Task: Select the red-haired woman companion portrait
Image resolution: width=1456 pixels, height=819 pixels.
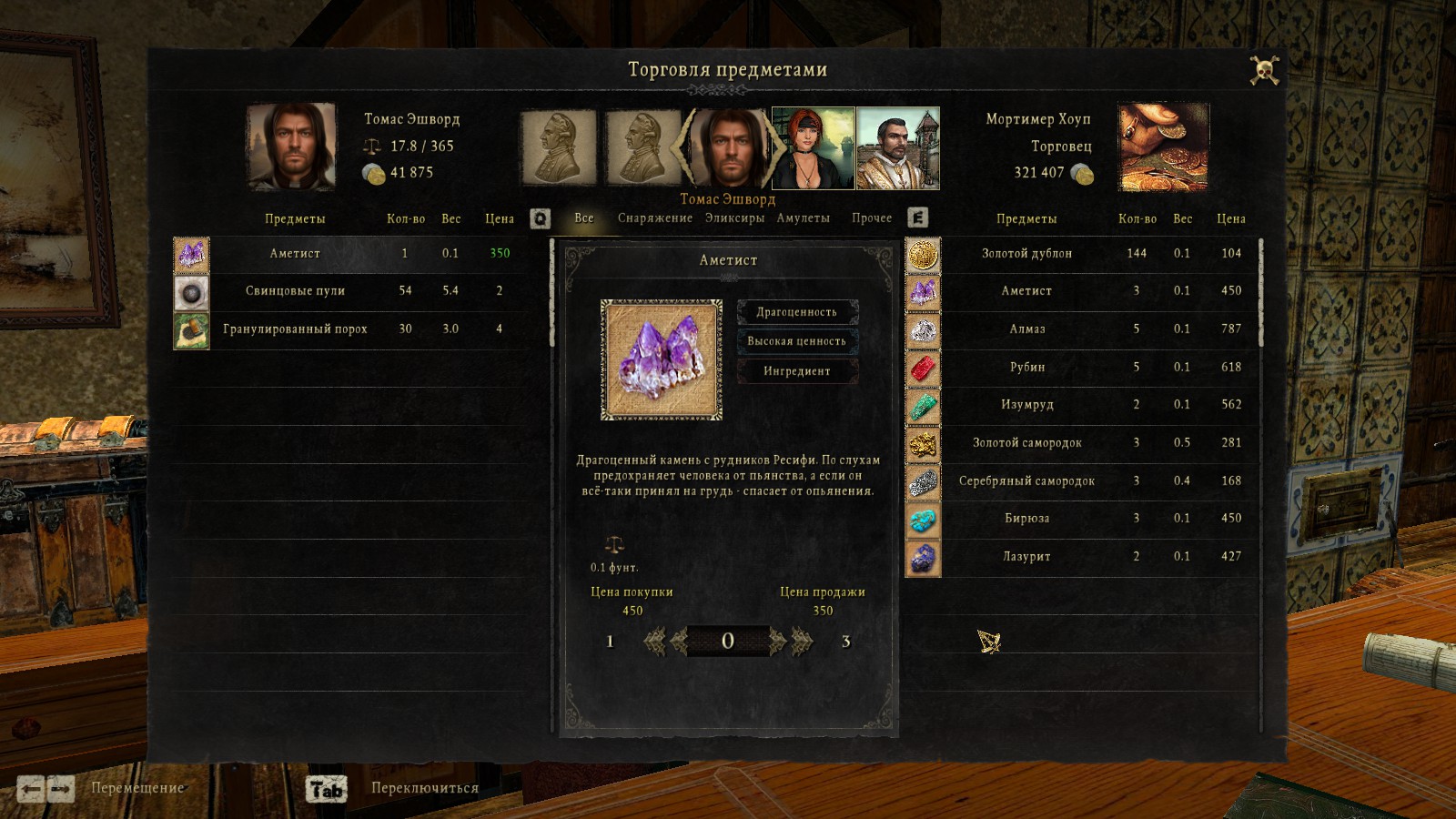Action: [x=813, y=148]
